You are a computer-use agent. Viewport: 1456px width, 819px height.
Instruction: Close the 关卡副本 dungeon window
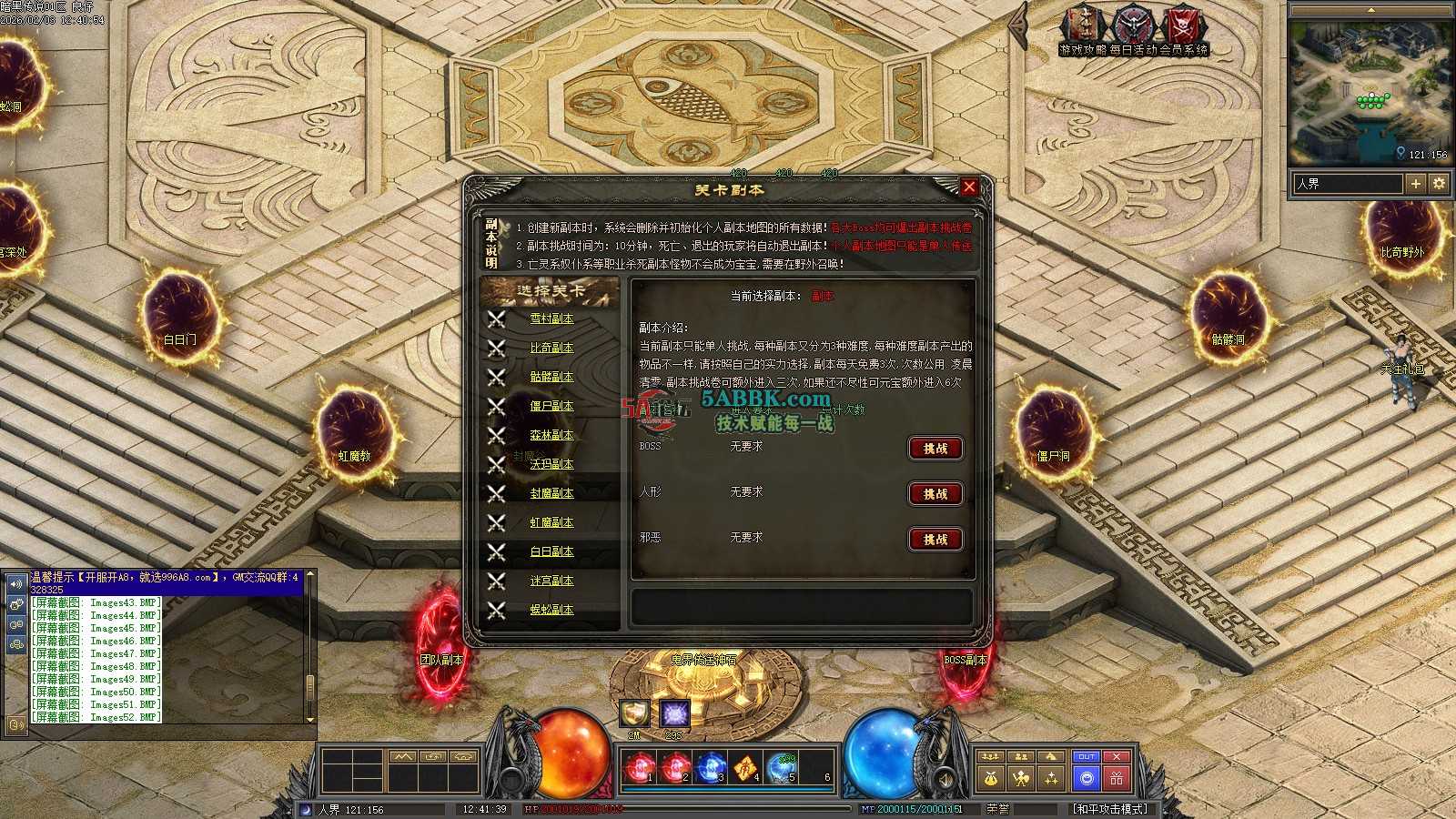(969, 187)
